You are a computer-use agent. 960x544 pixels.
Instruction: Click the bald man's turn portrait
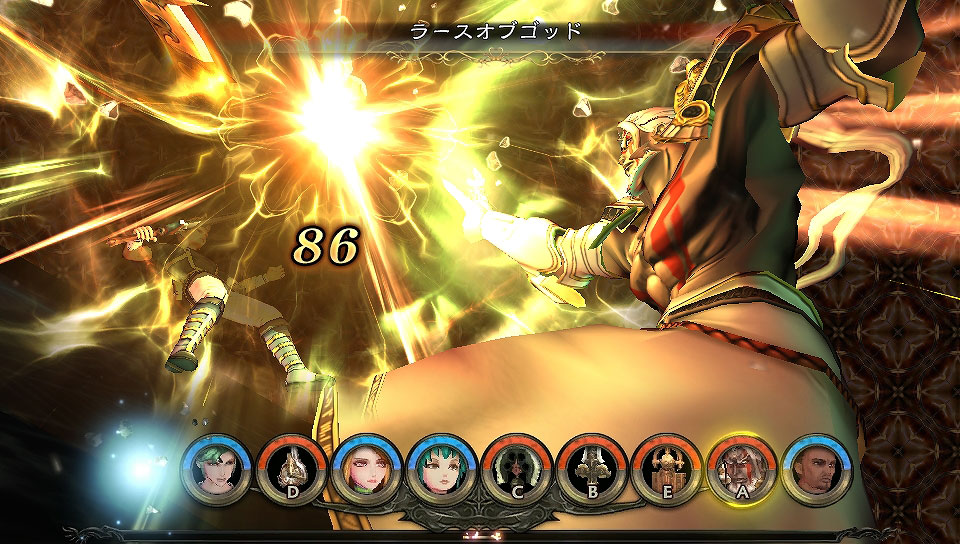(x=817, y=468)
